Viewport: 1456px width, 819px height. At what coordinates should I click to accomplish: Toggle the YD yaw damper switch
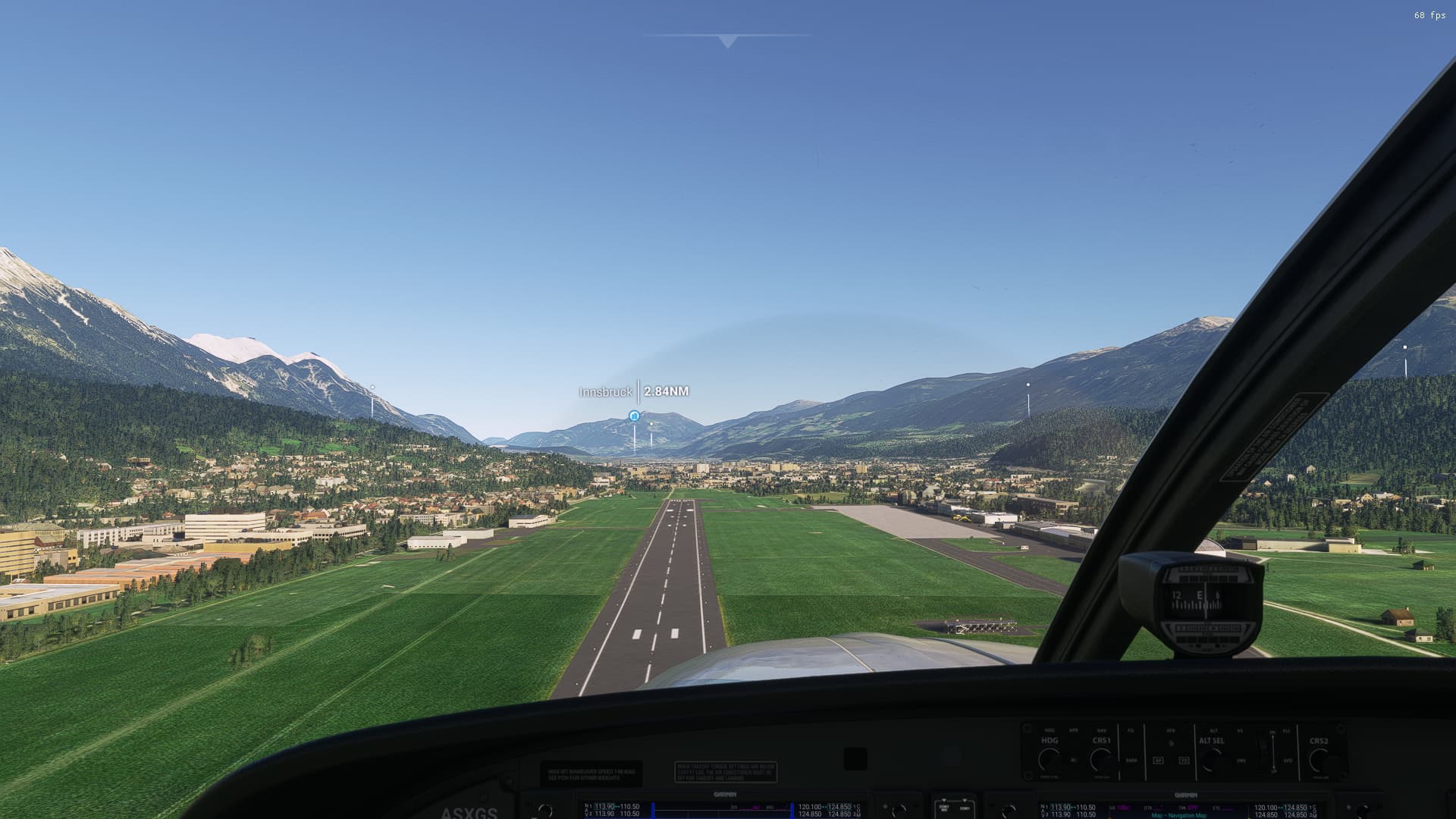pyautogui.click(x=1185, y=761)
